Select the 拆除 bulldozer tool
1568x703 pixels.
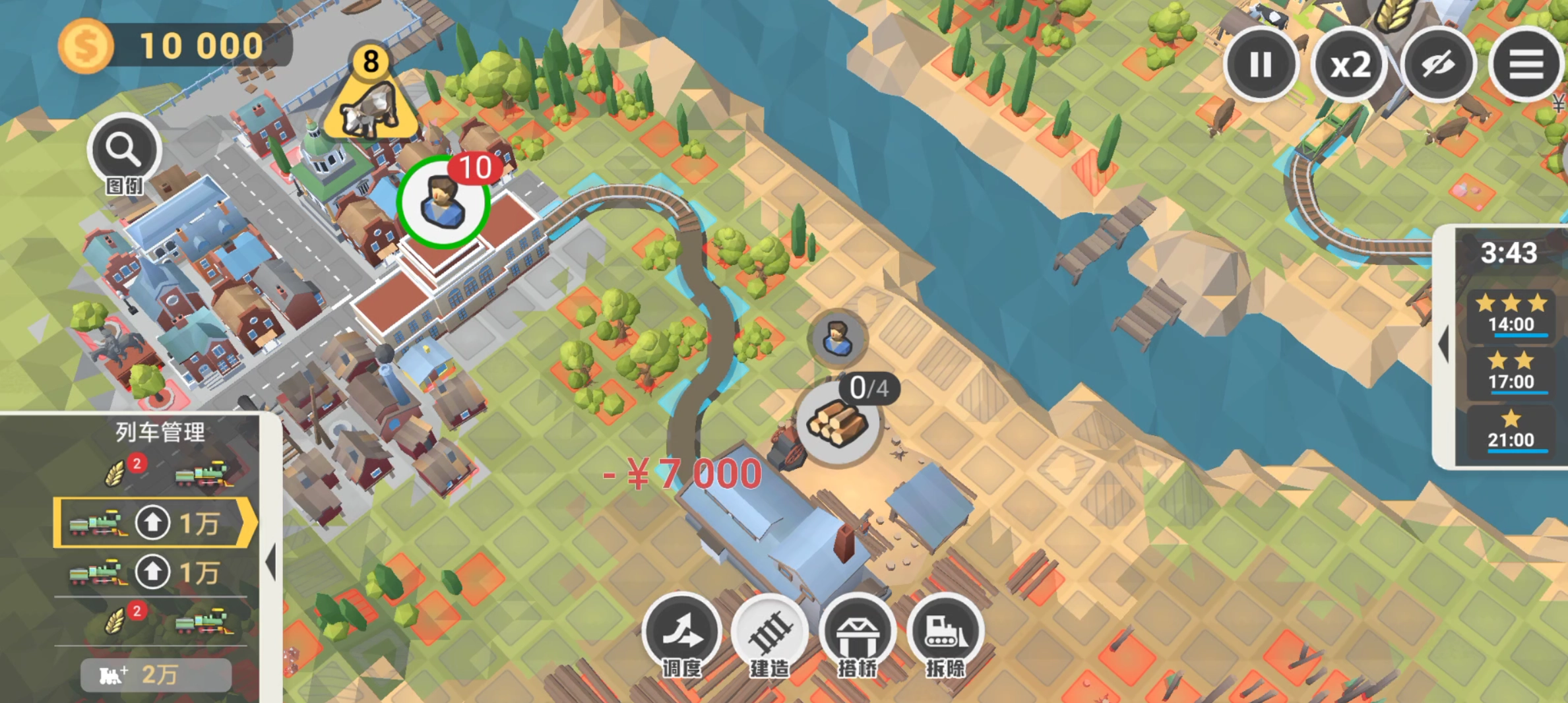click(x=945, y=633)
